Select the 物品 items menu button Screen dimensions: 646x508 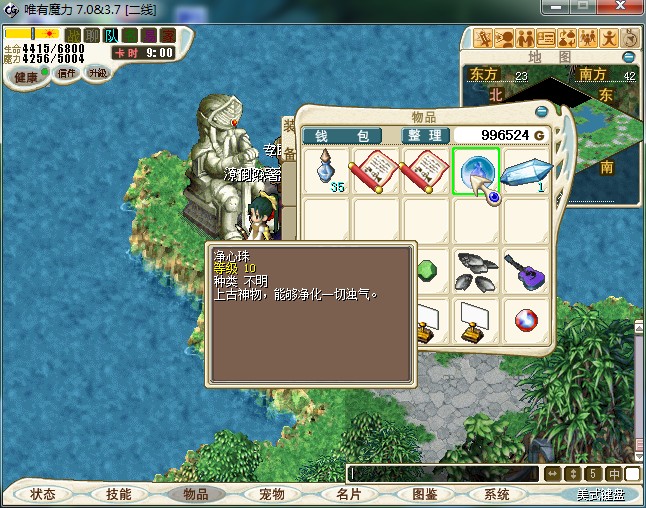pos(195,494)
